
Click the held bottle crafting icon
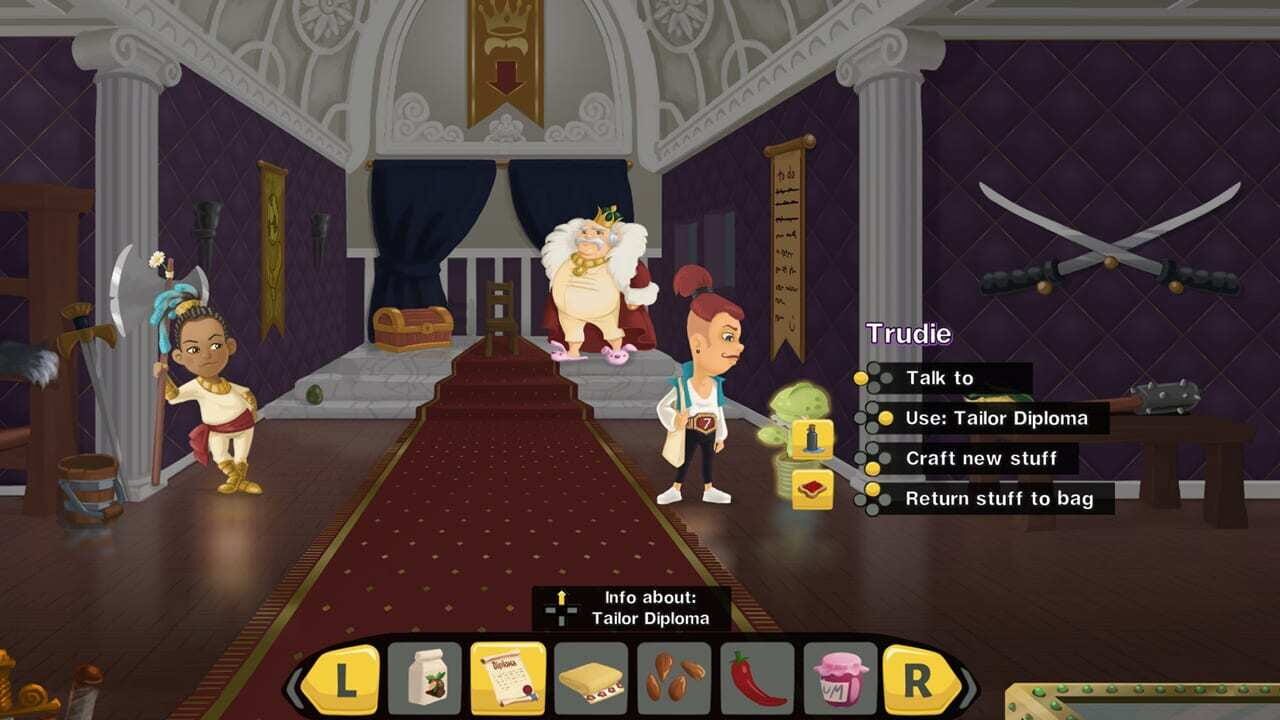pos(812,439)
